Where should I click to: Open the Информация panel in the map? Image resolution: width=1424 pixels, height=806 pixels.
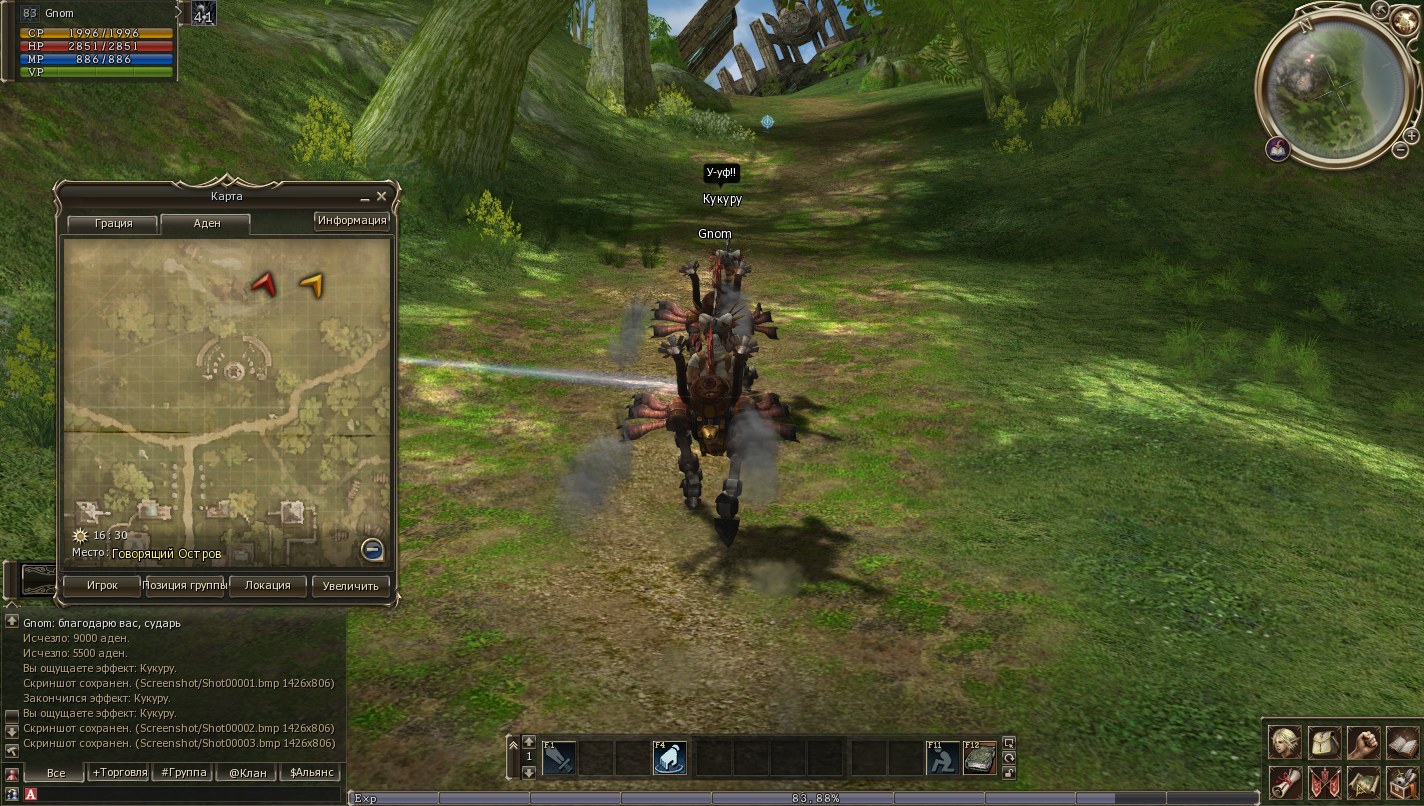point(352,220)
